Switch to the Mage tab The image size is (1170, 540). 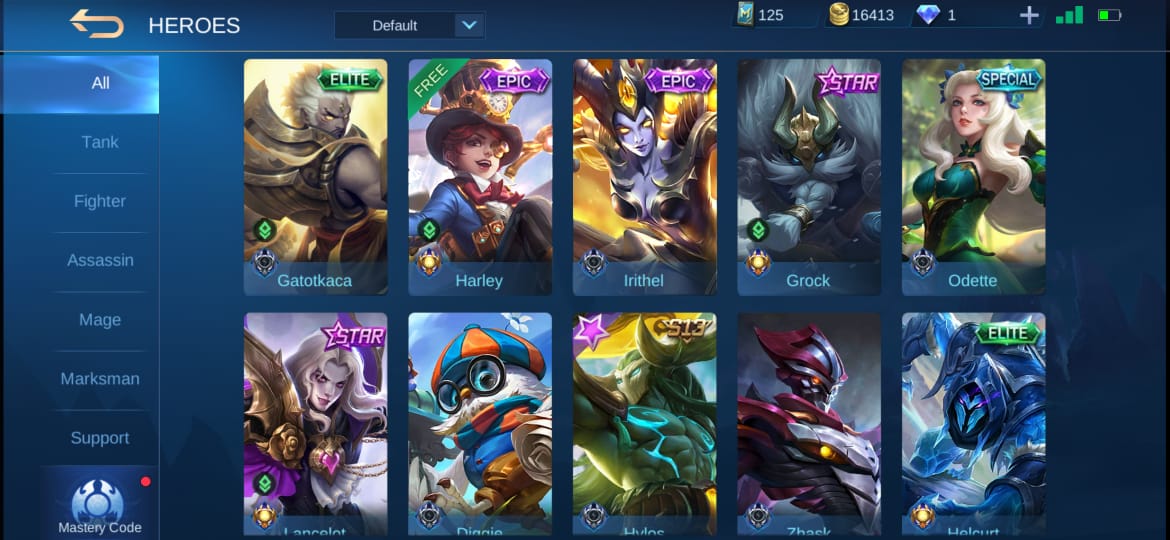coord(100,320)
